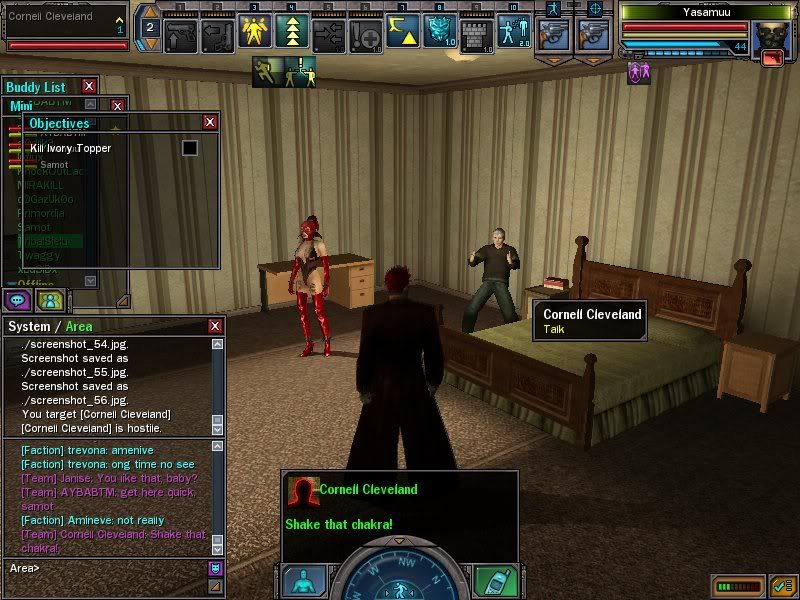Image resolution: width=800 pixels, height=600 pixels.
Task: Use the yellow group figures ability
Action: click(252, 34)
